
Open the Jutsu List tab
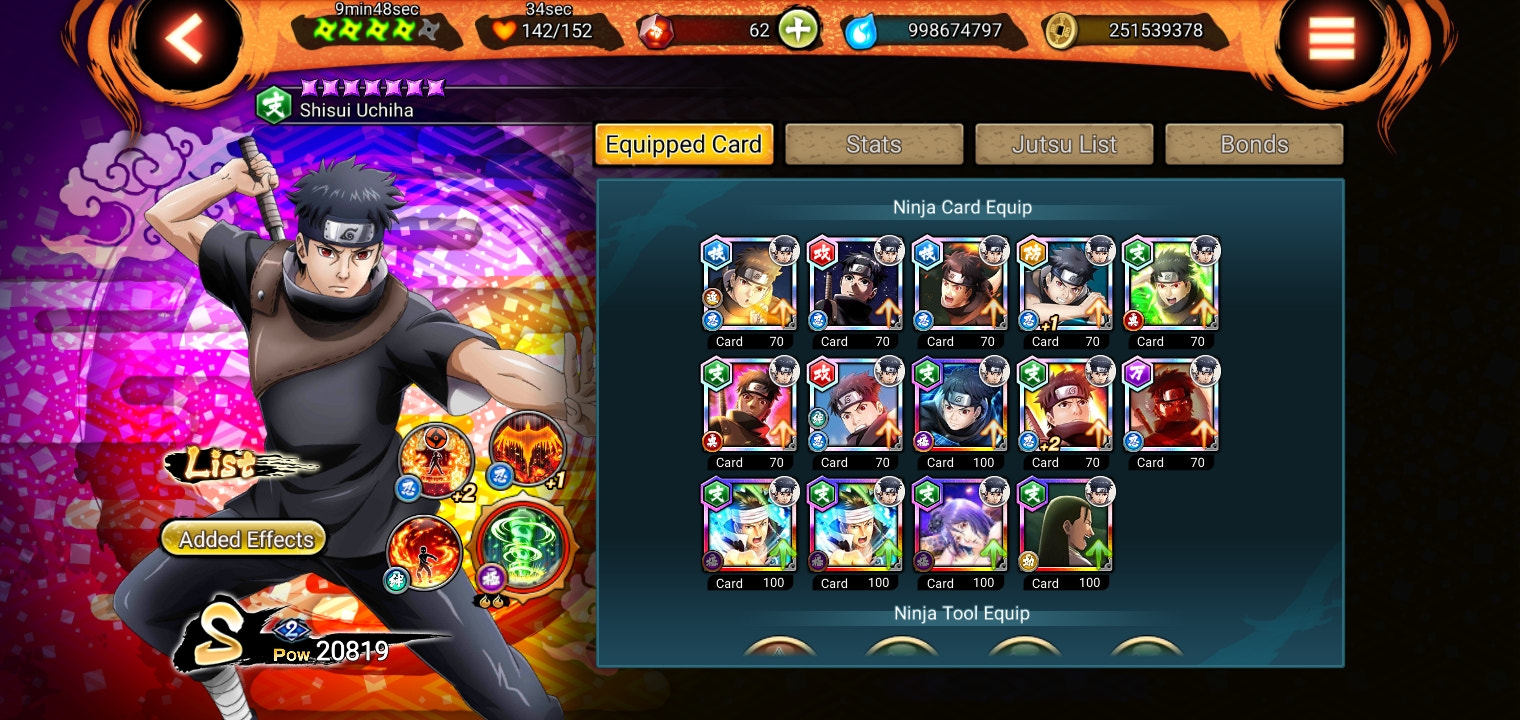[1063, 144]
